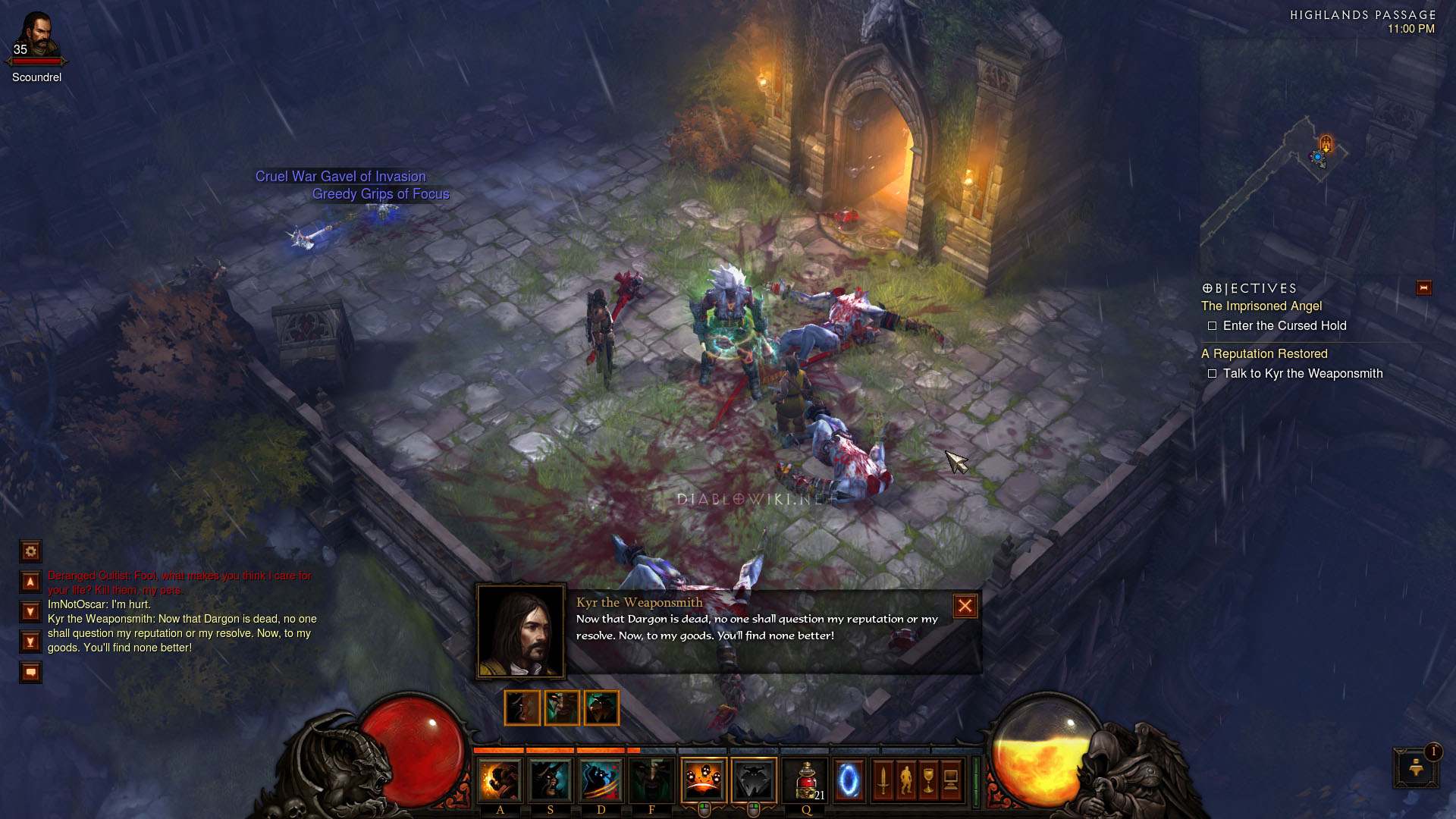The height and width of the screenshot is (819, 1456).
Task: Use the skill bound to the A key
Action: [500, 780]
